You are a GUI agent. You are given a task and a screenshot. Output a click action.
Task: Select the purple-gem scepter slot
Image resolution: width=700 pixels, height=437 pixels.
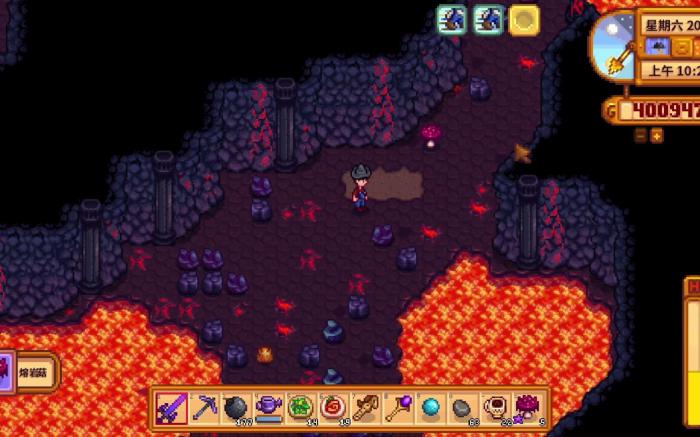click(x=399, y=408)
